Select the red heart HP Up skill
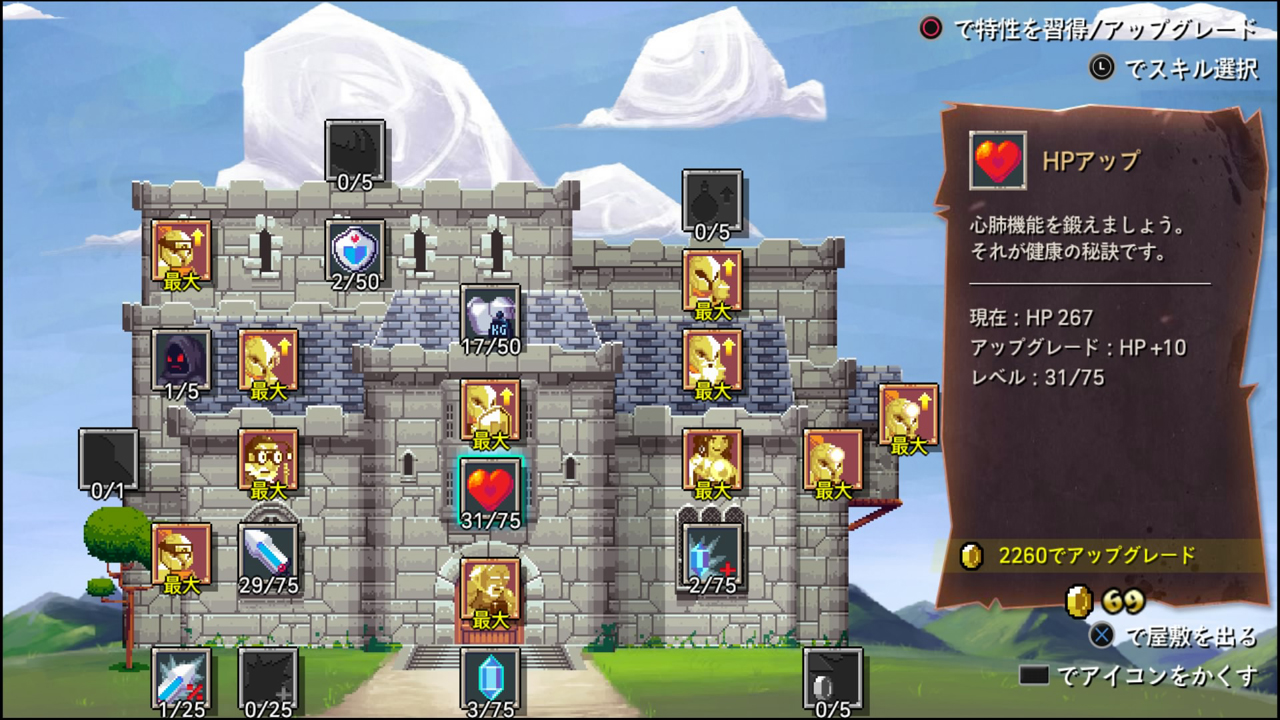 point(490,489)
